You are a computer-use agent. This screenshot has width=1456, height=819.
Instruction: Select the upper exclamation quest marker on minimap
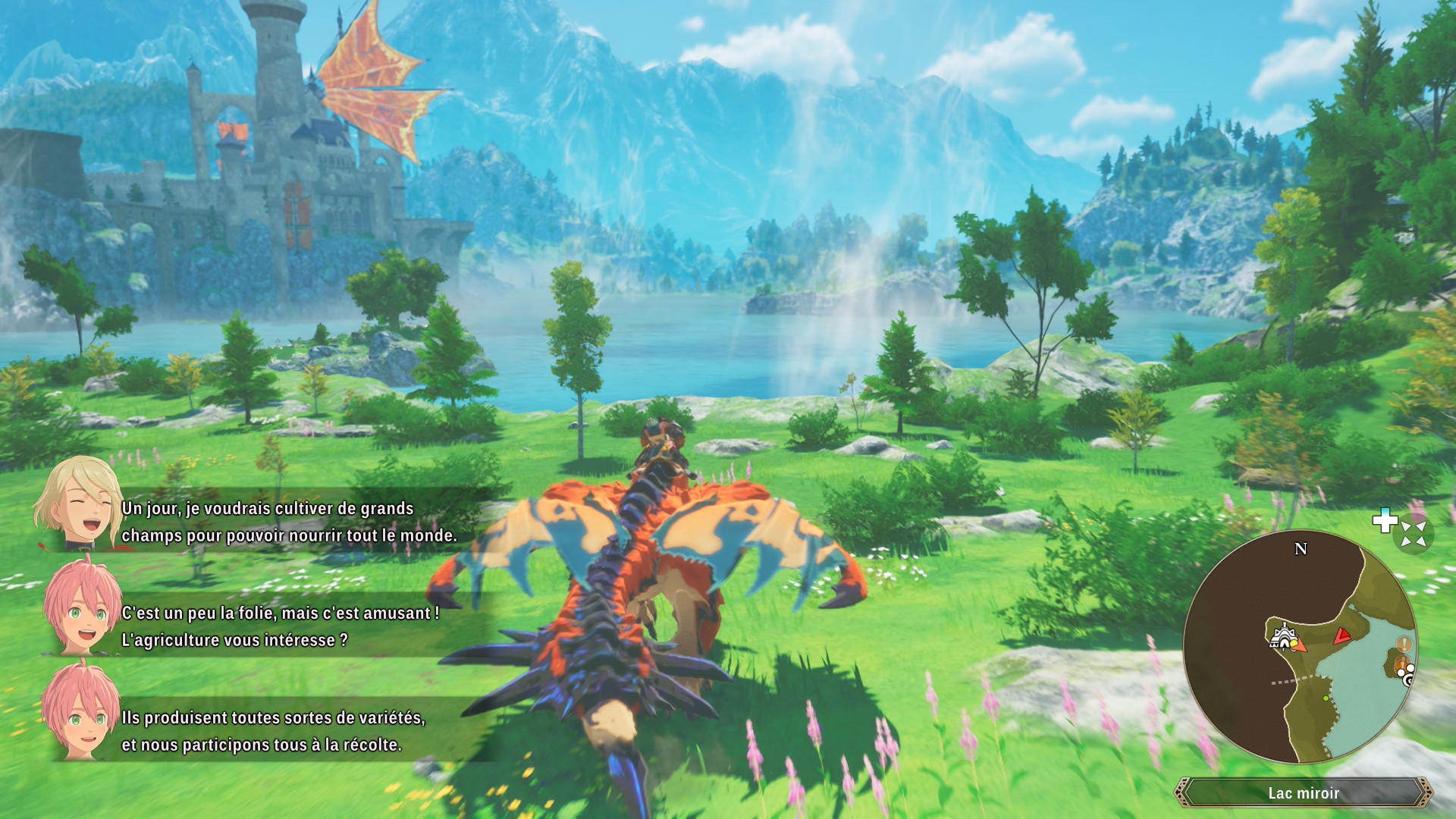click(x=1404, y=644)
